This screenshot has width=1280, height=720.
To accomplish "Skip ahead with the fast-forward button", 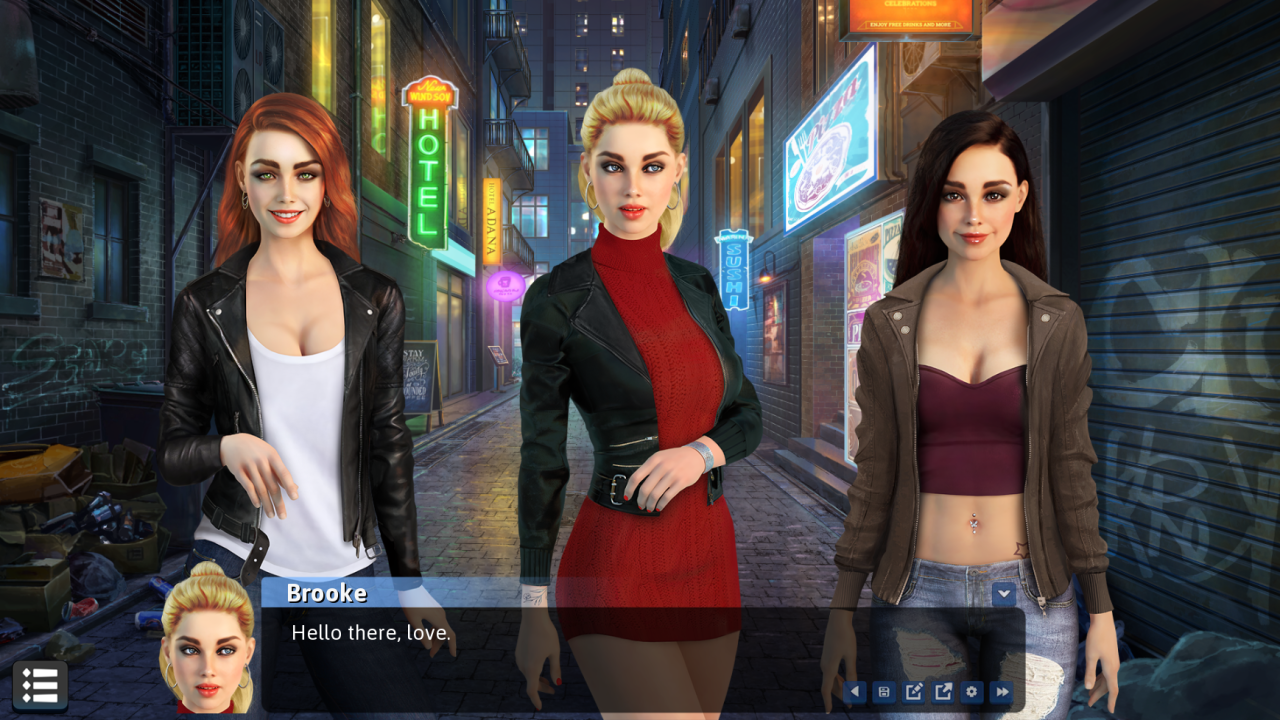I will pyautogui.click(x=1002, y=692).
